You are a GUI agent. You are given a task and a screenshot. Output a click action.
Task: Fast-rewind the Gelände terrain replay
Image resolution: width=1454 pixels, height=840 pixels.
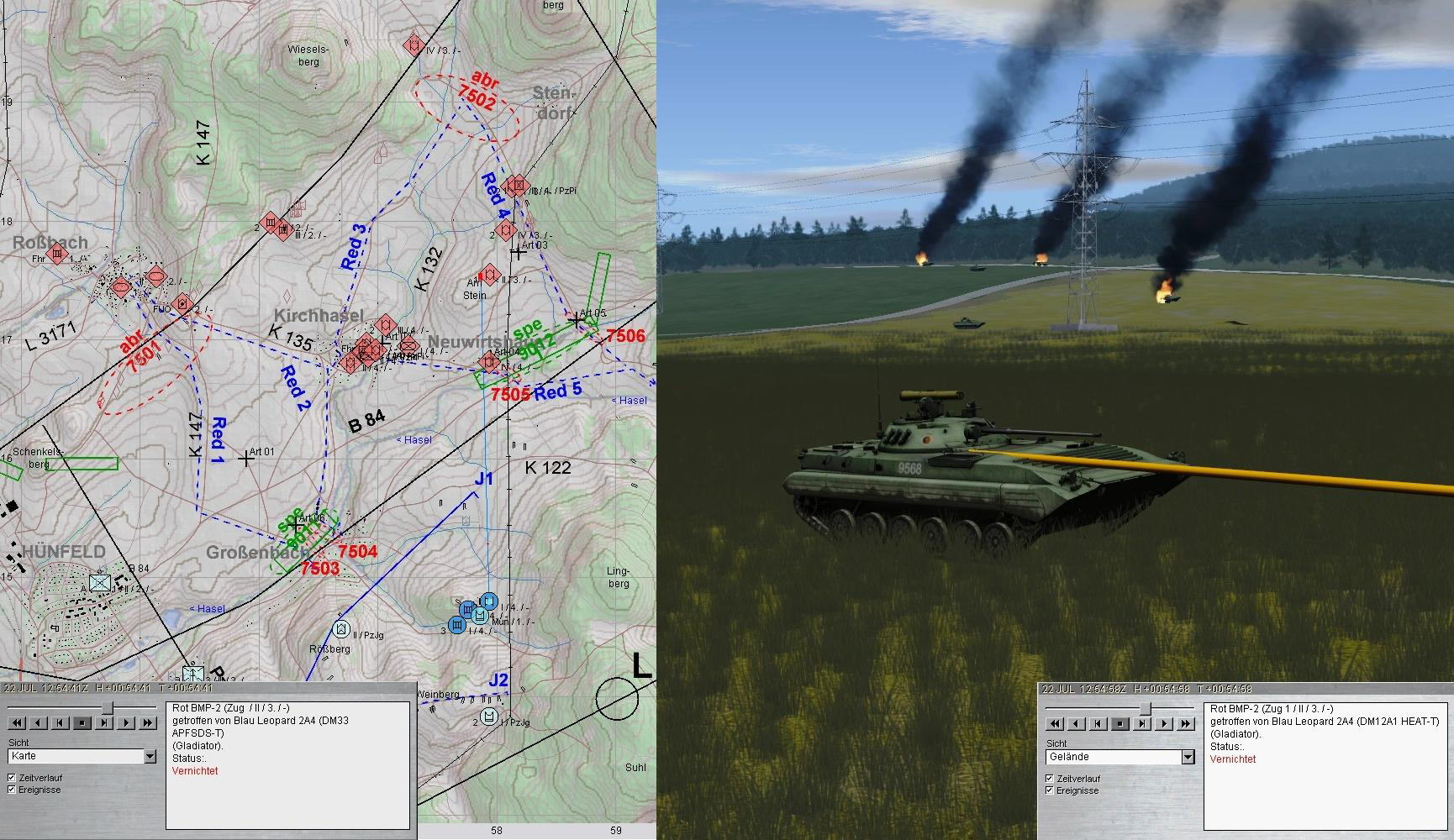click(1055, 723)
